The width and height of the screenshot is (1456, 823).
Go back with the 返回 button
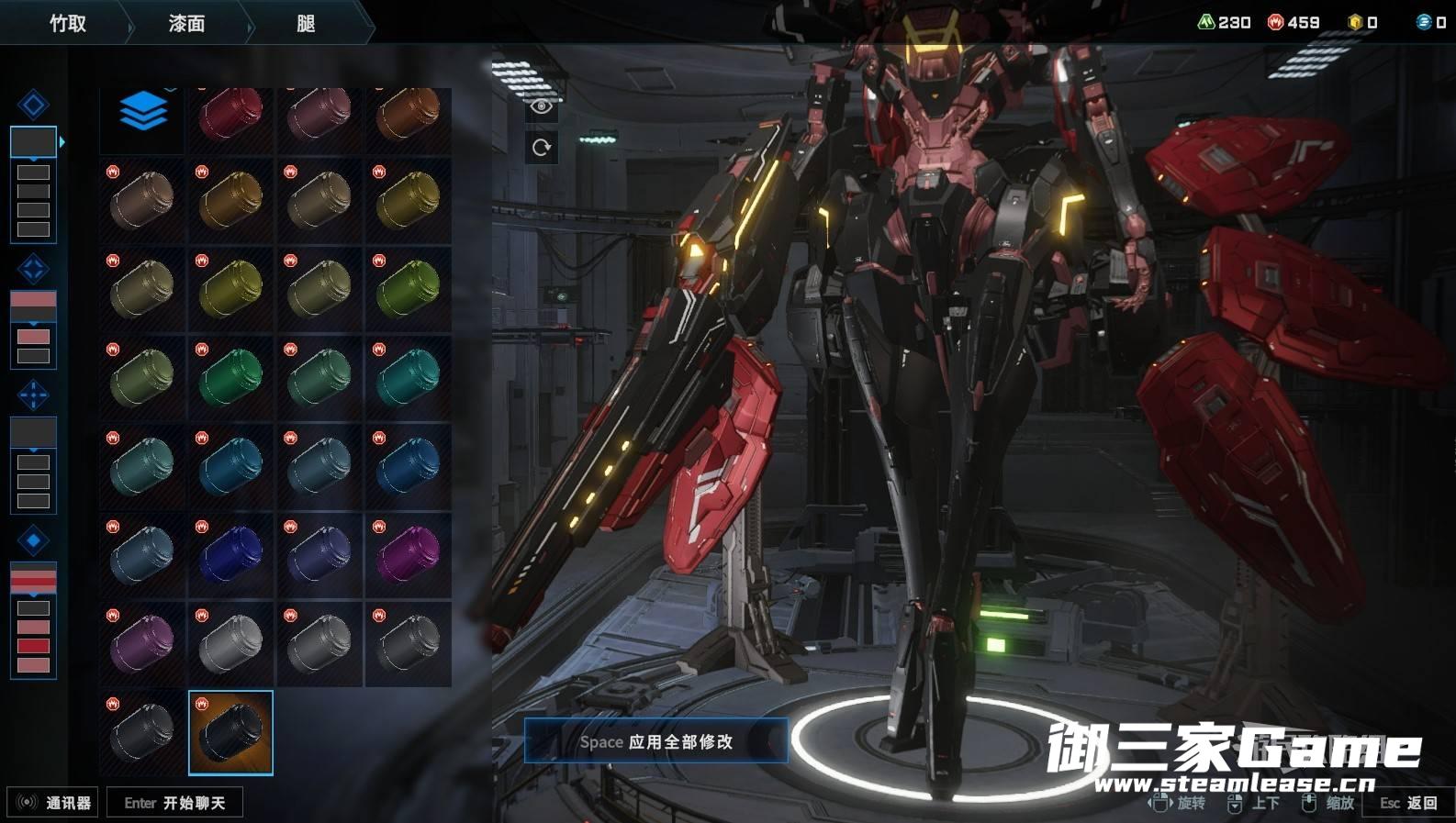1408,803
